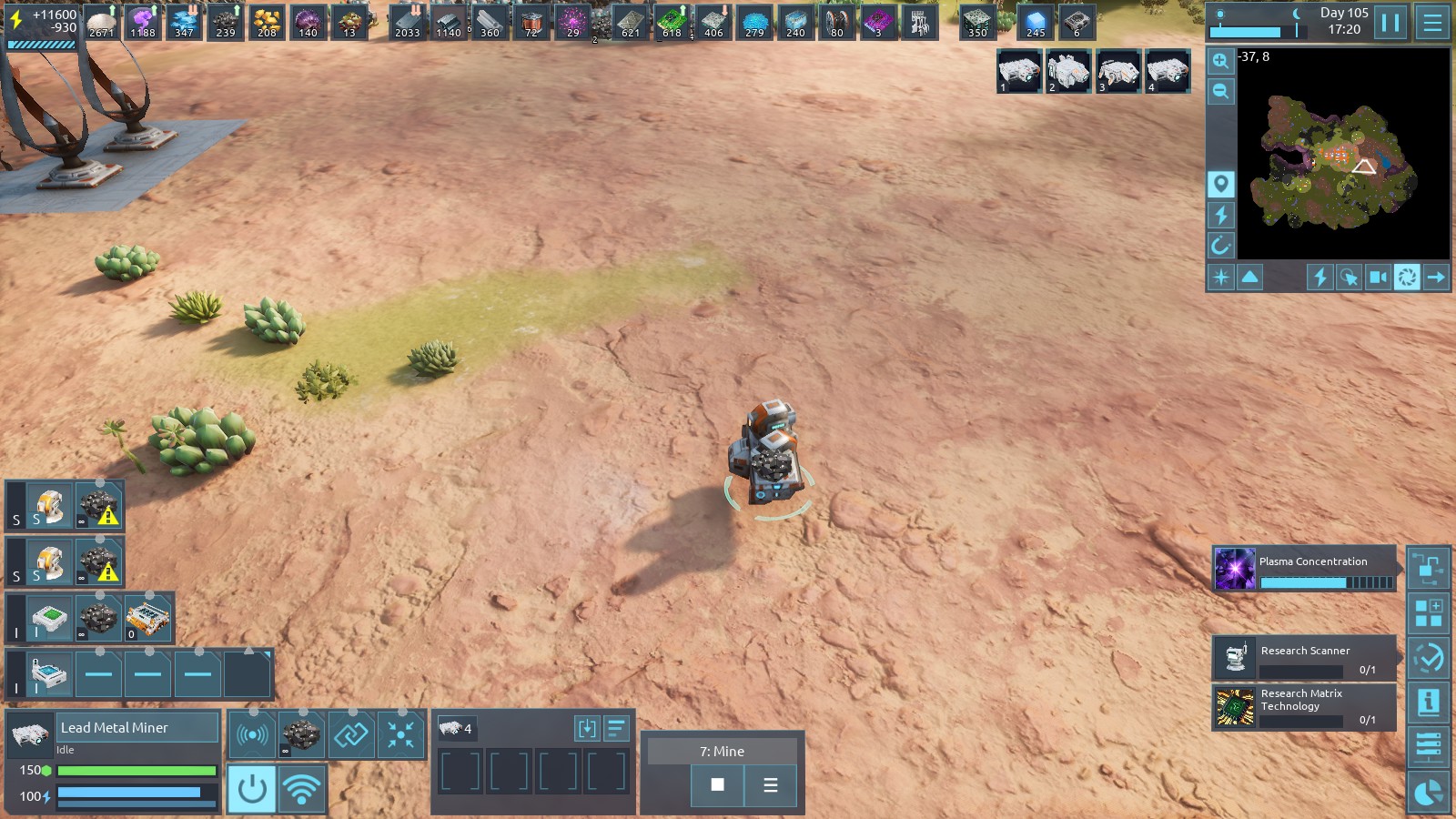The image size is (1456, 819).
Task: Click the camera button under the minimap
Action: click(1378, 277)
